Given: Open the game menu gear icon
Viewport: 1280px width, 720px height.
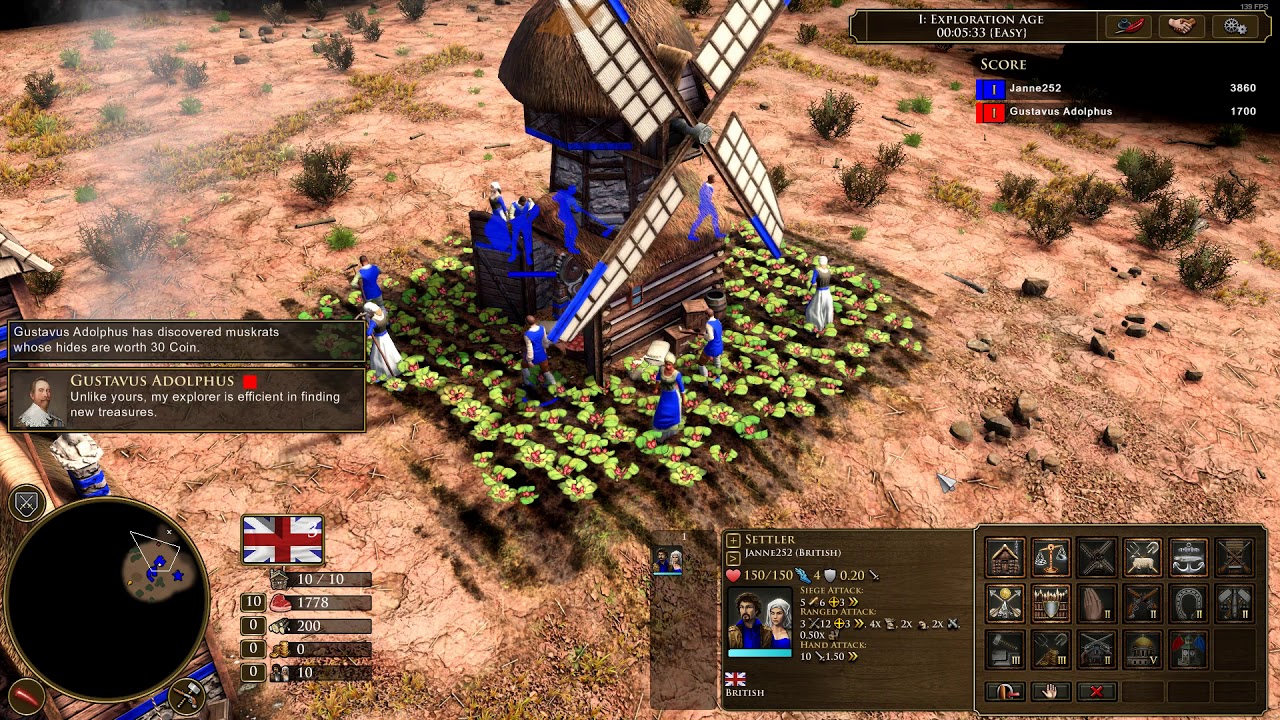Looking at the screenshot, I should [1235, 27].
